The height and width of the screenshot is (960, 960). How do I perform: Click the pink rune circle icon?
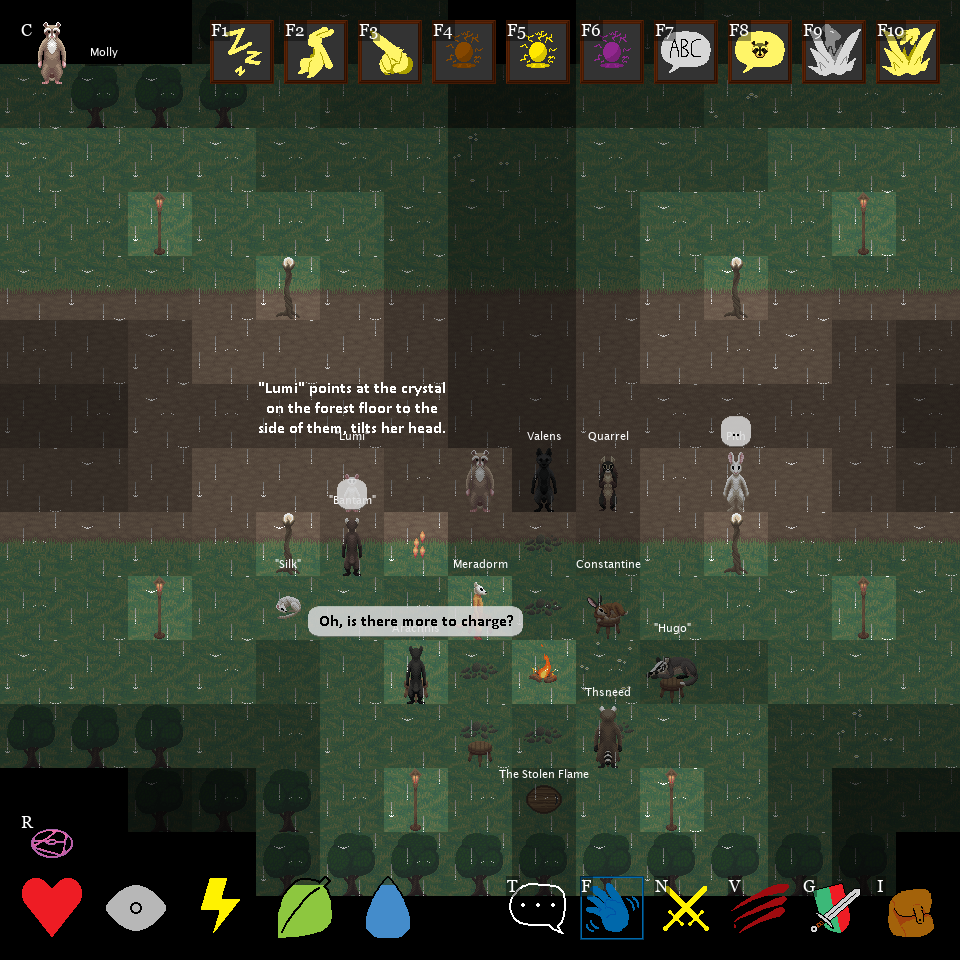tap(51, 843)
